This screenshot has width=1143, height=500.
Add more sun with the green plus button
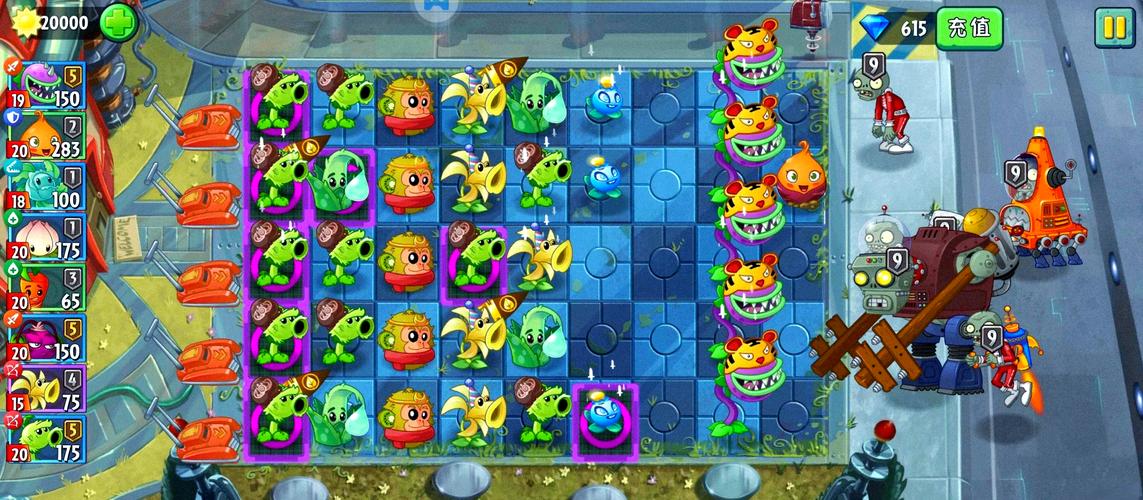tap(118, 21)
